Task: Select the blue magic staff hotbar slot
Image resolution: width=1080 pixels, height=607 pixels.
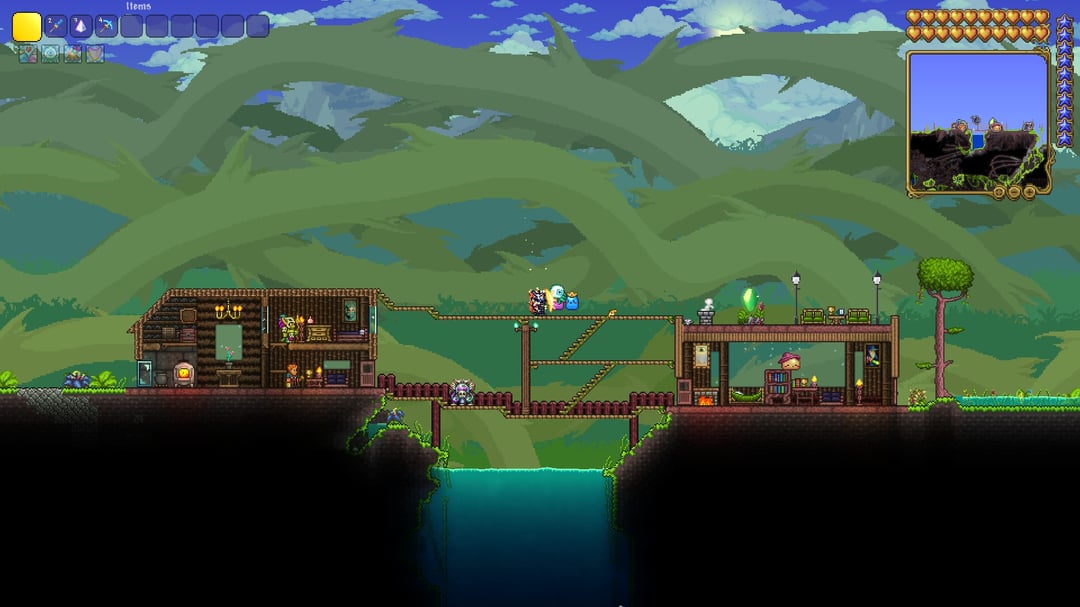Action: [56, 26]
